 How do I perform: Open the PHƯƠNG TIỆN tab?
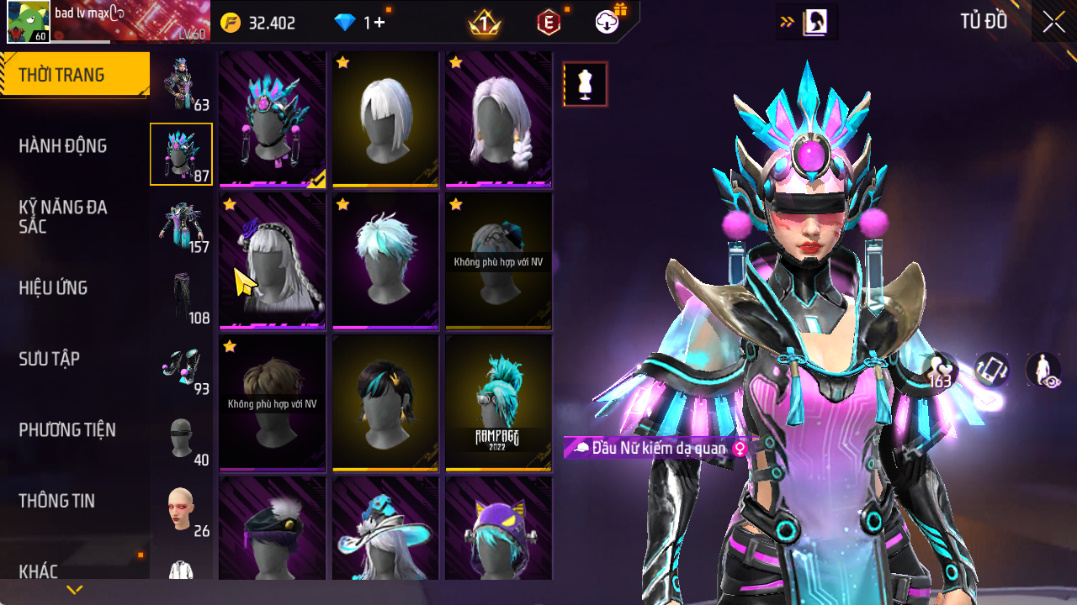tap(67, 430)
